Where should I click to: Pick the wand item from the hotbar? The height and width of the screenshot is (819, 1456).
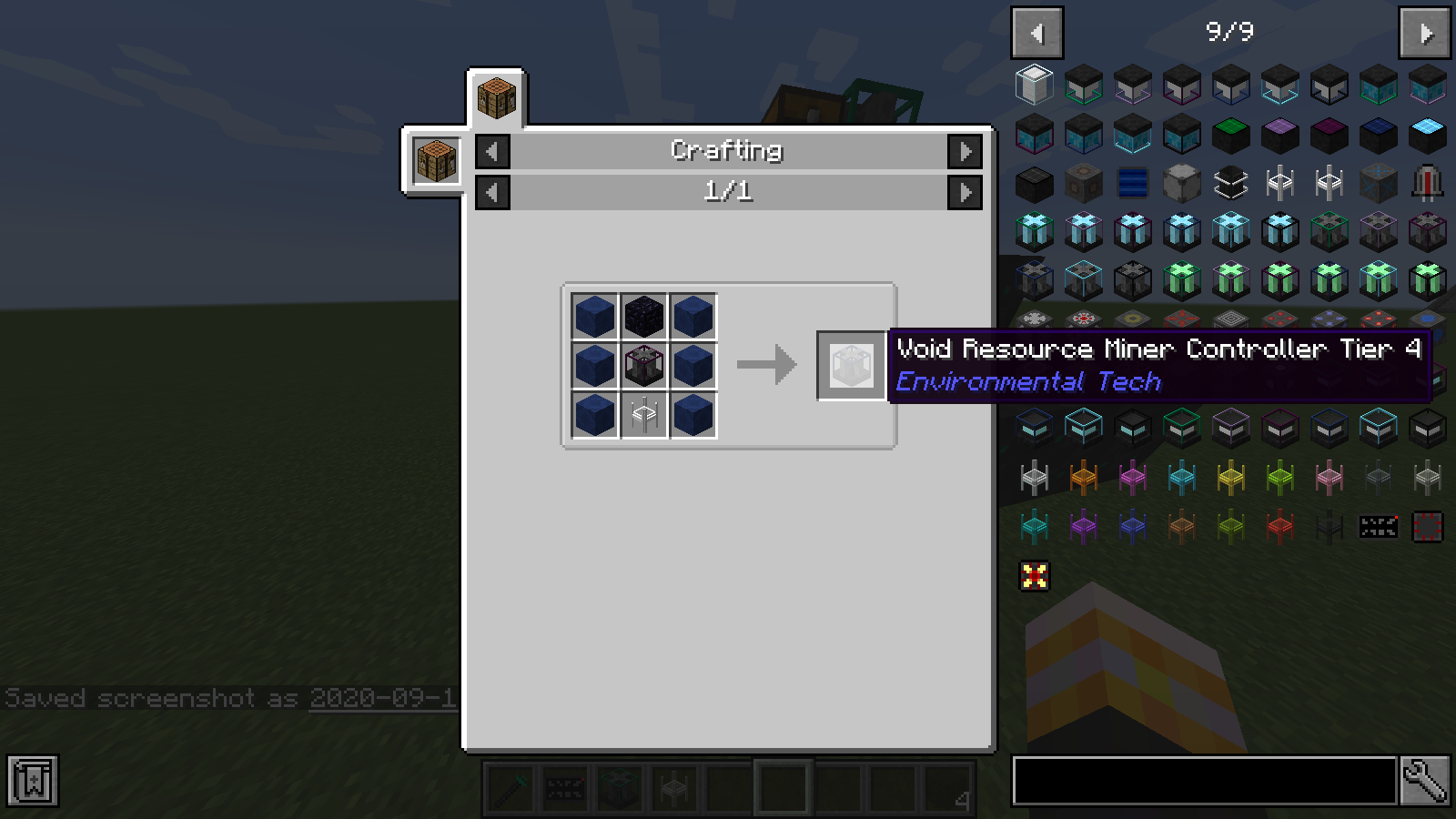click(x=510, y=788)
